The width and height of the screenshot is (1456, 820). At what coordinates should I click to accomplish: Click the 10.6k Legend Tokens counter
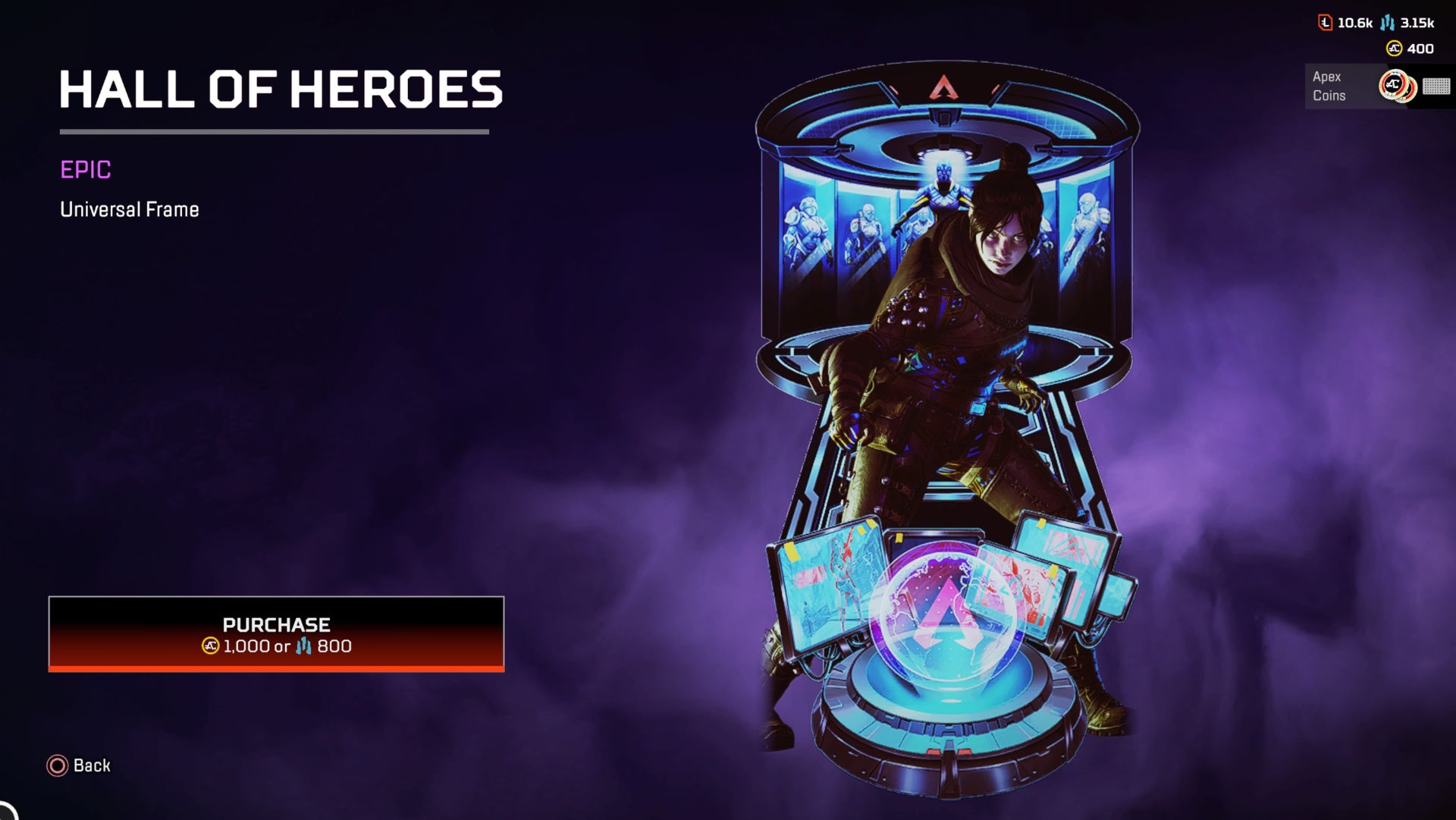tap(1355, 23)
